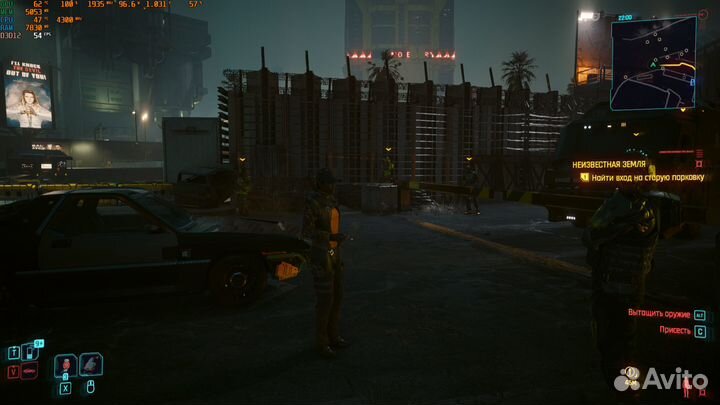Select the red vehicle call icon

coord(29,372)
